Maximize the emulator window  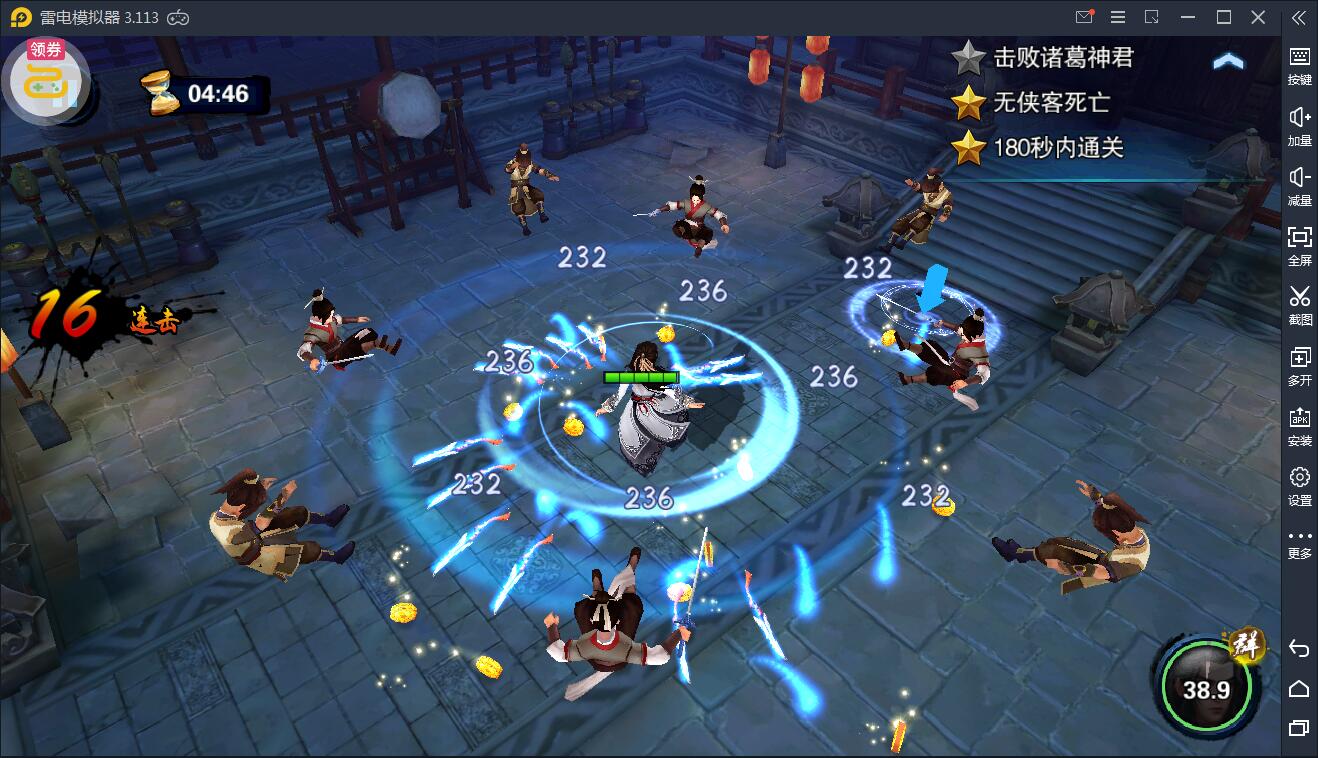pos(1223,17)
